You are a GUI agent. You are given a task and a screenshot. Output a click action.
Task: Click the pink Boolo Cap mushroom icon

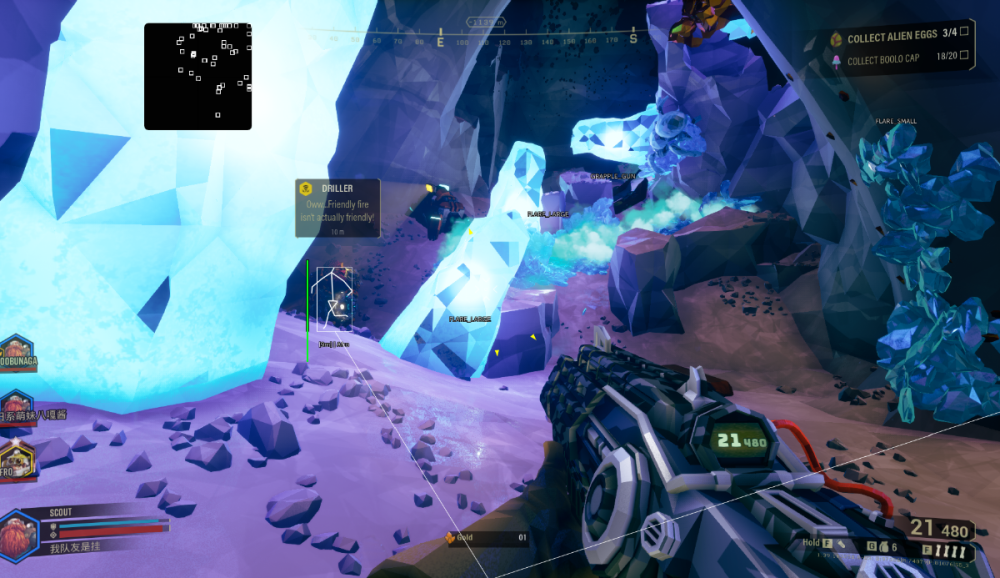point(836,59)
